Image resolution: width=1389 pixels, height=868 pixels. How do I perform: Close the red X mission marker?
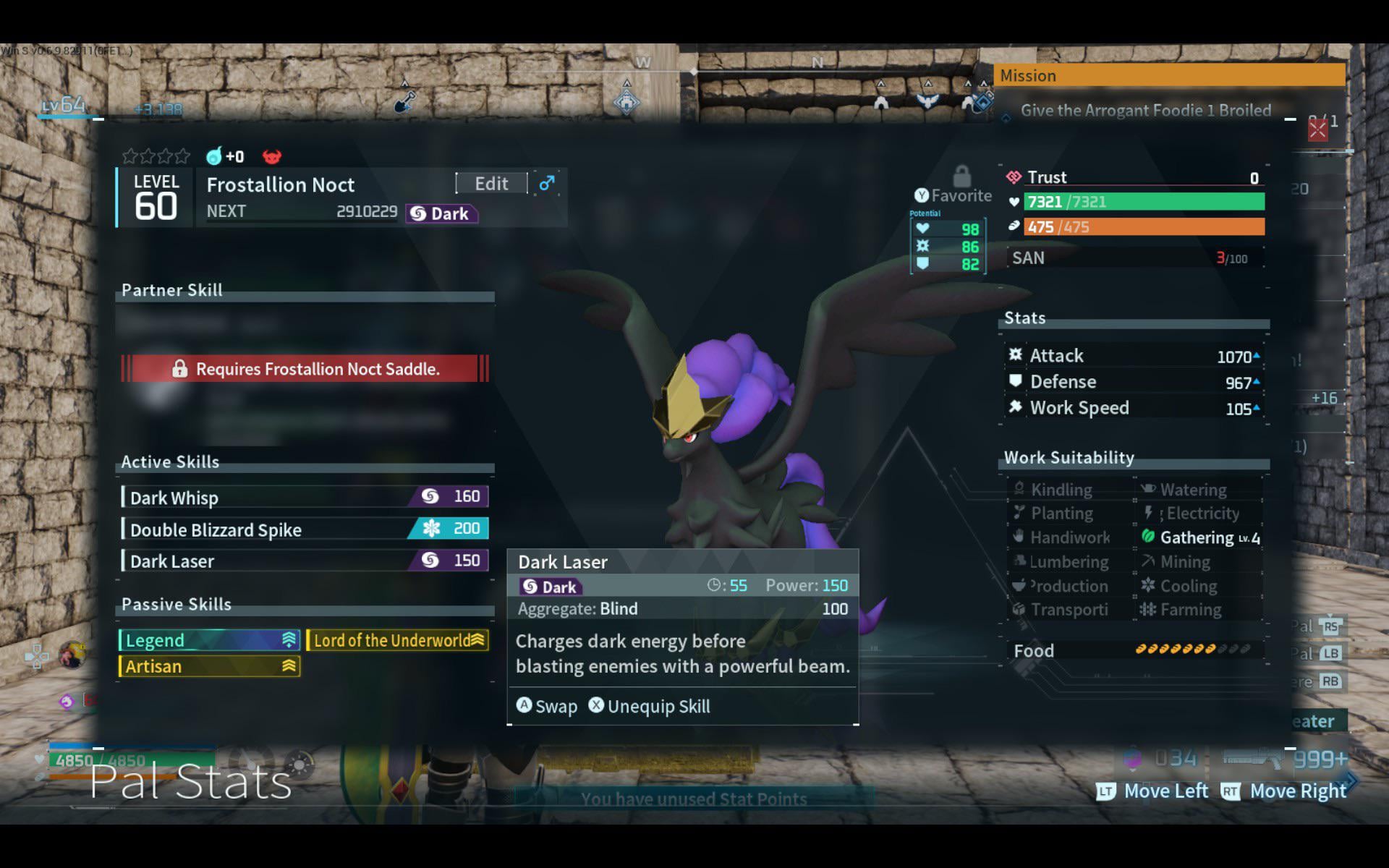point(1317,130)
